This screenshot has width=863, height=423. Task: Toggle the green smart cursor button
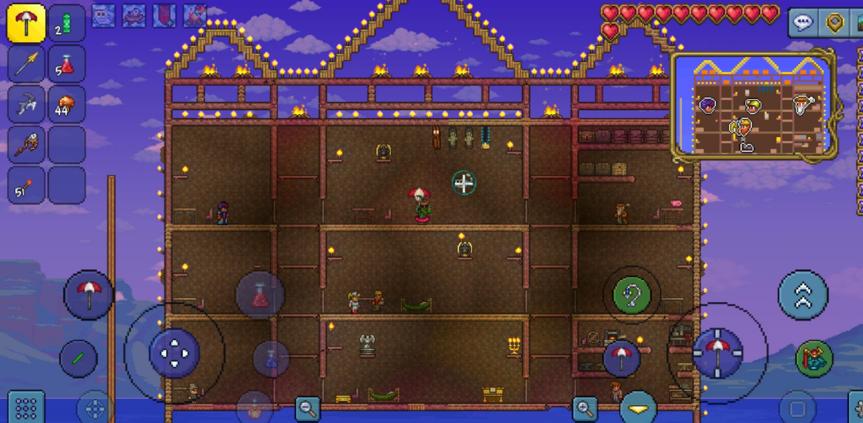pos(78,357)
